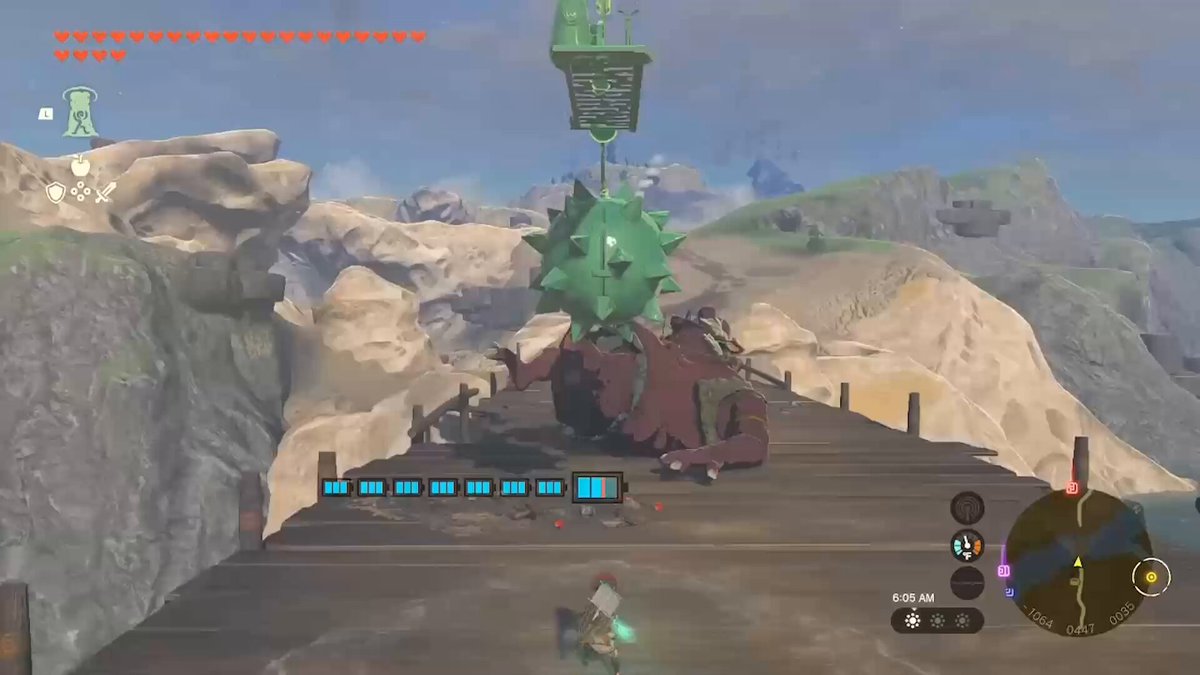The width and height of the screenshot is (1200, 675).
Task: Open the sword weapon quick-select icon
Action: pyautogui.click(x=105, y=192)
